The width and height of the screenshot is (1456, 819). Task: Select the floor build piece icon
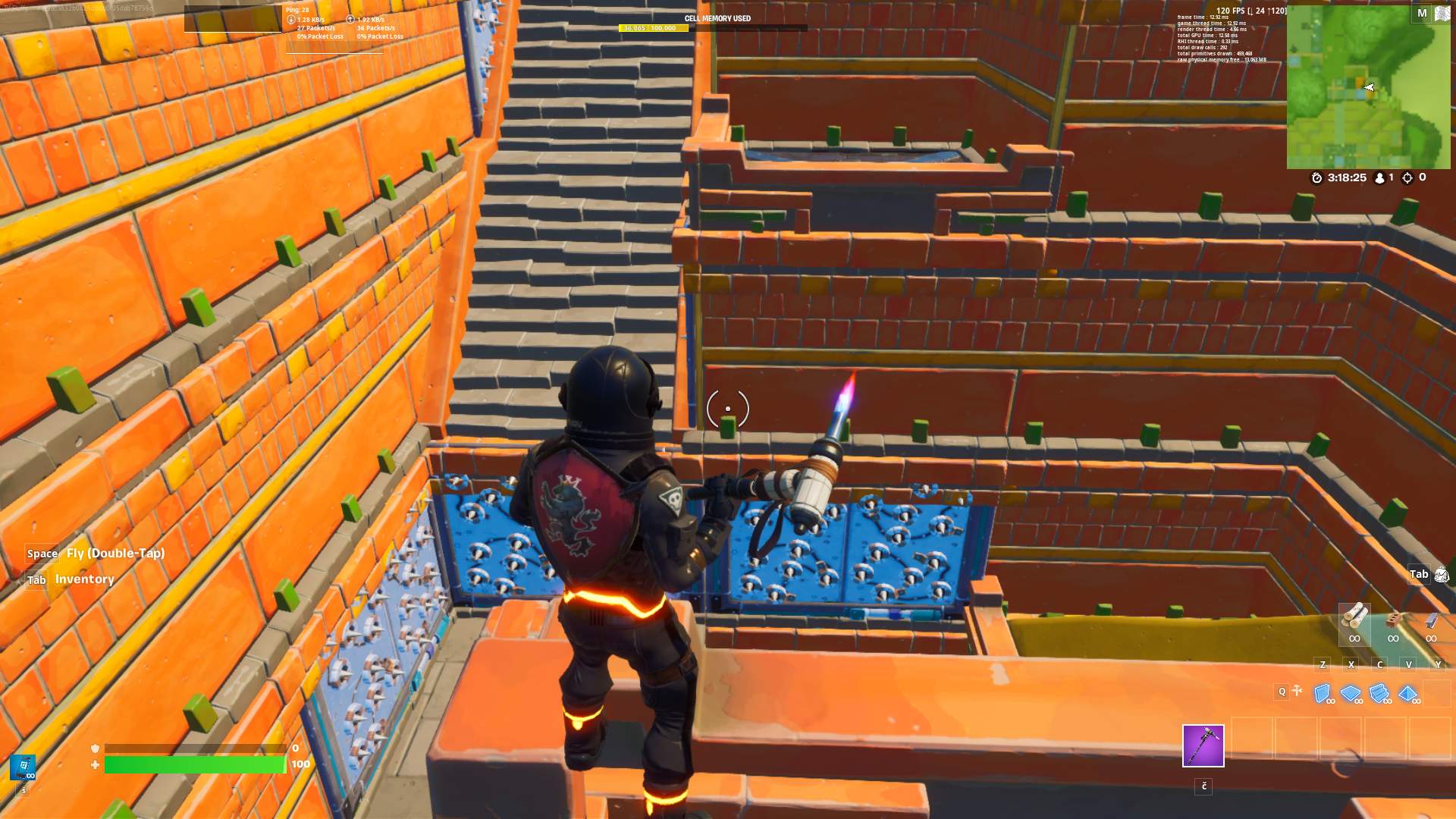point(1350,695)
